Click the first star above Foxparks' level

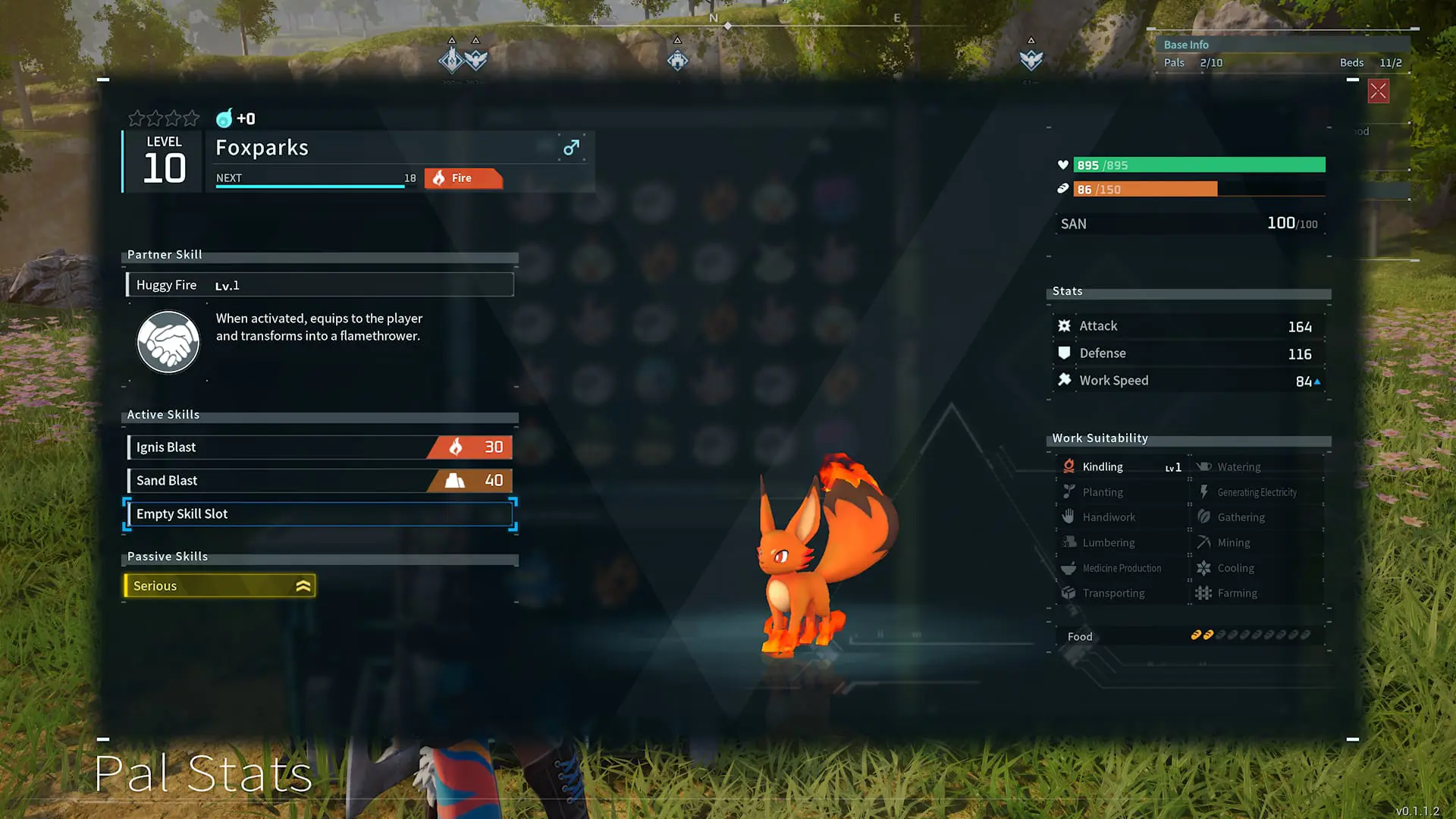tap(137, 118)
